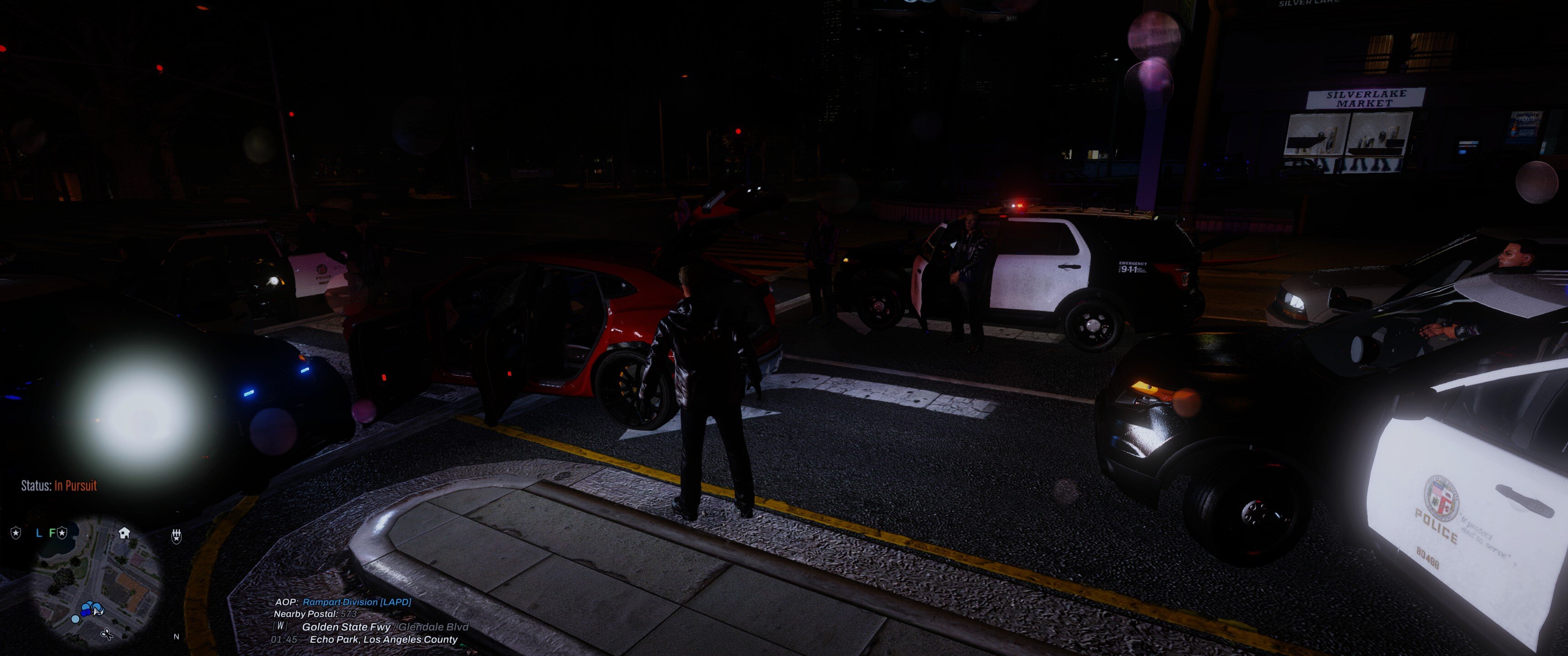Select the green F blip

click(x=52, y=533)
